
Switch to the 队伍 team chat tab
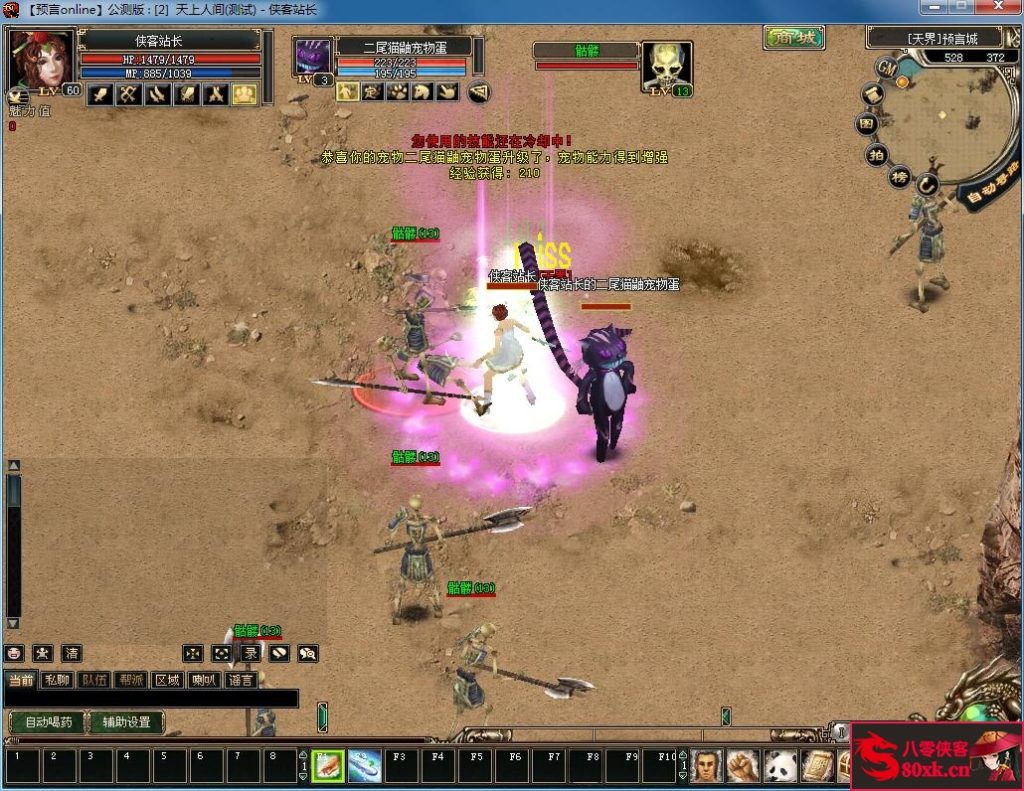pos(94,680)
